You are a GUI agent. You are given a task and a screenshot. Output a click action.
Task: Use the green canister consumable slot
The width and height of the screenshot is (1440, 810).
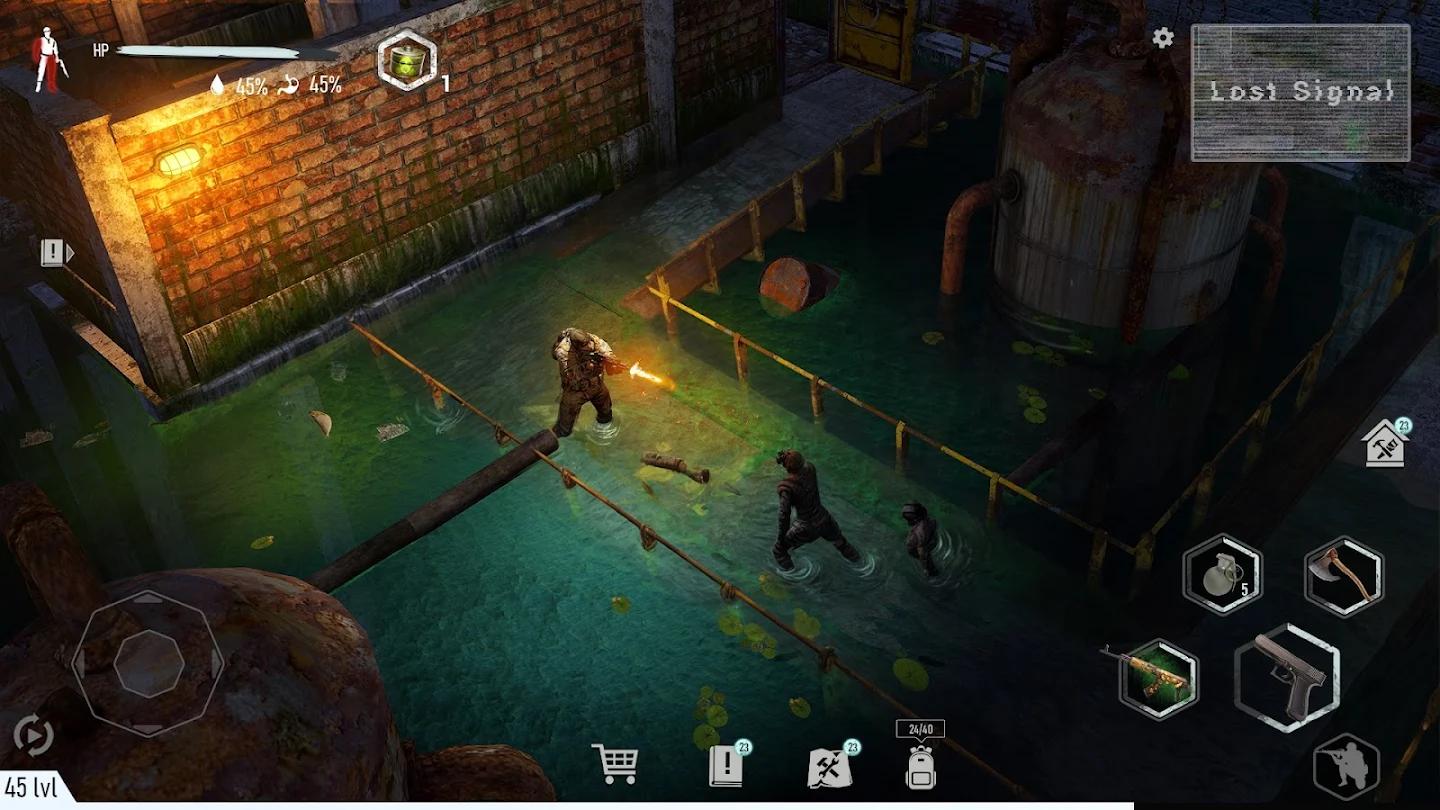point(406,58)
